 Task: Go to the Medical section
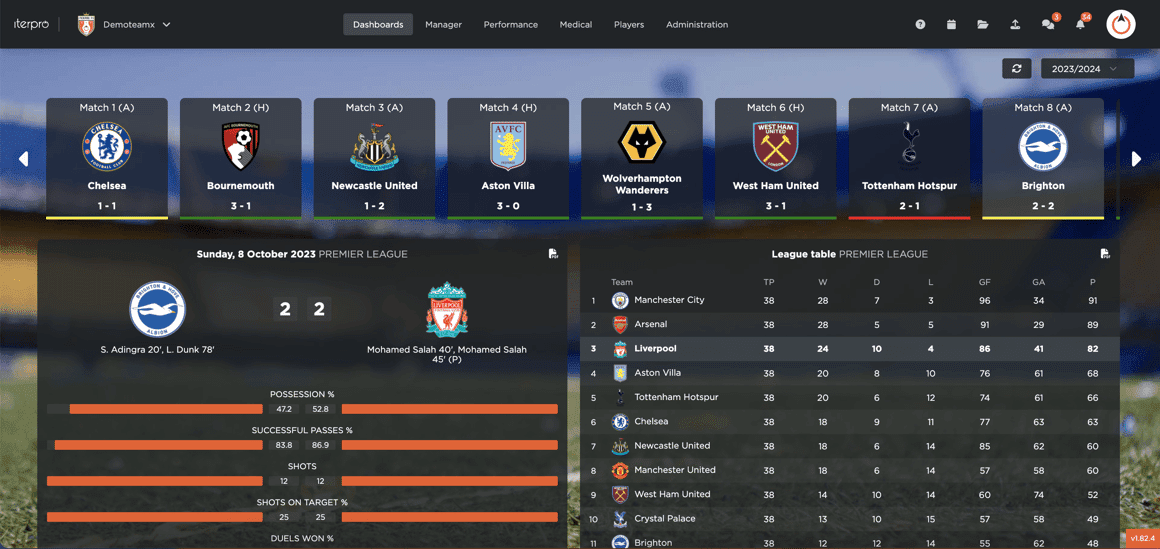575,24
